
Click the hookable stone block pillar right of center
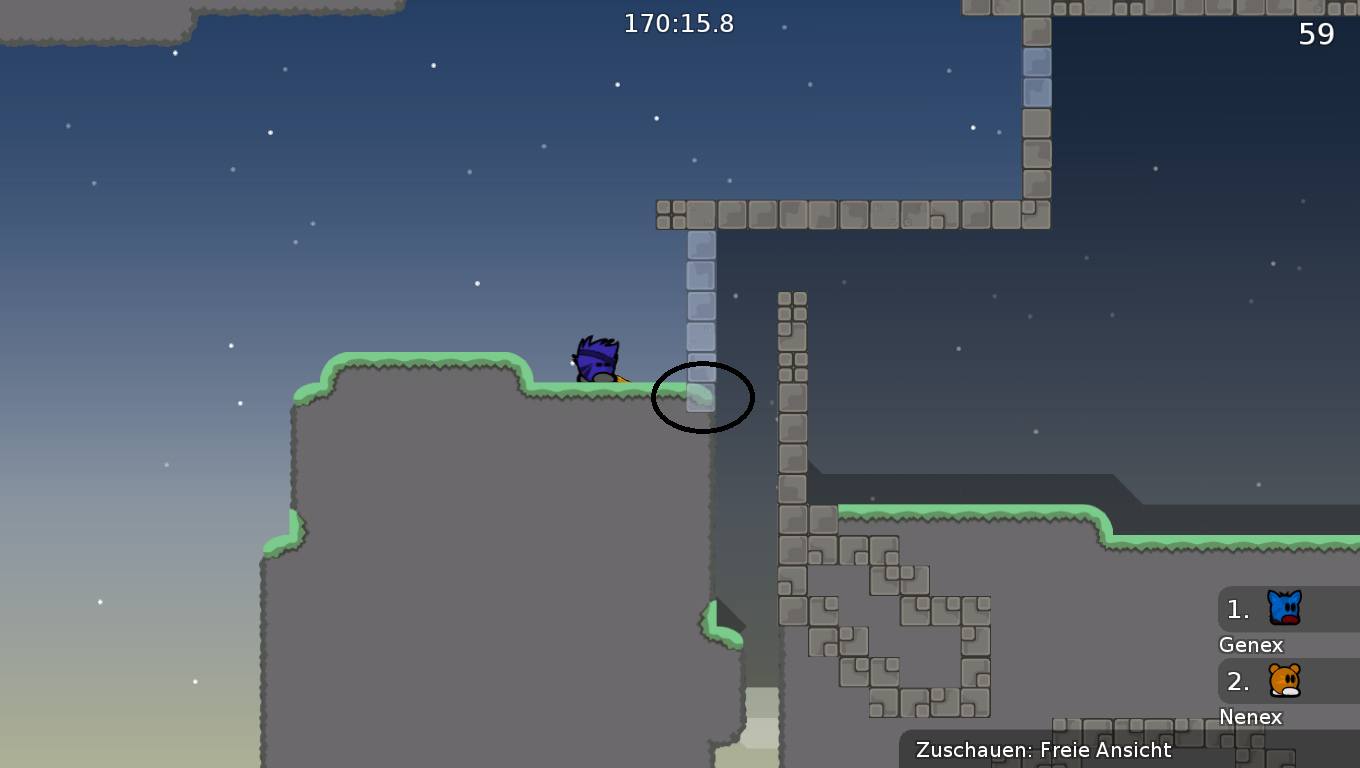[793, 400]
